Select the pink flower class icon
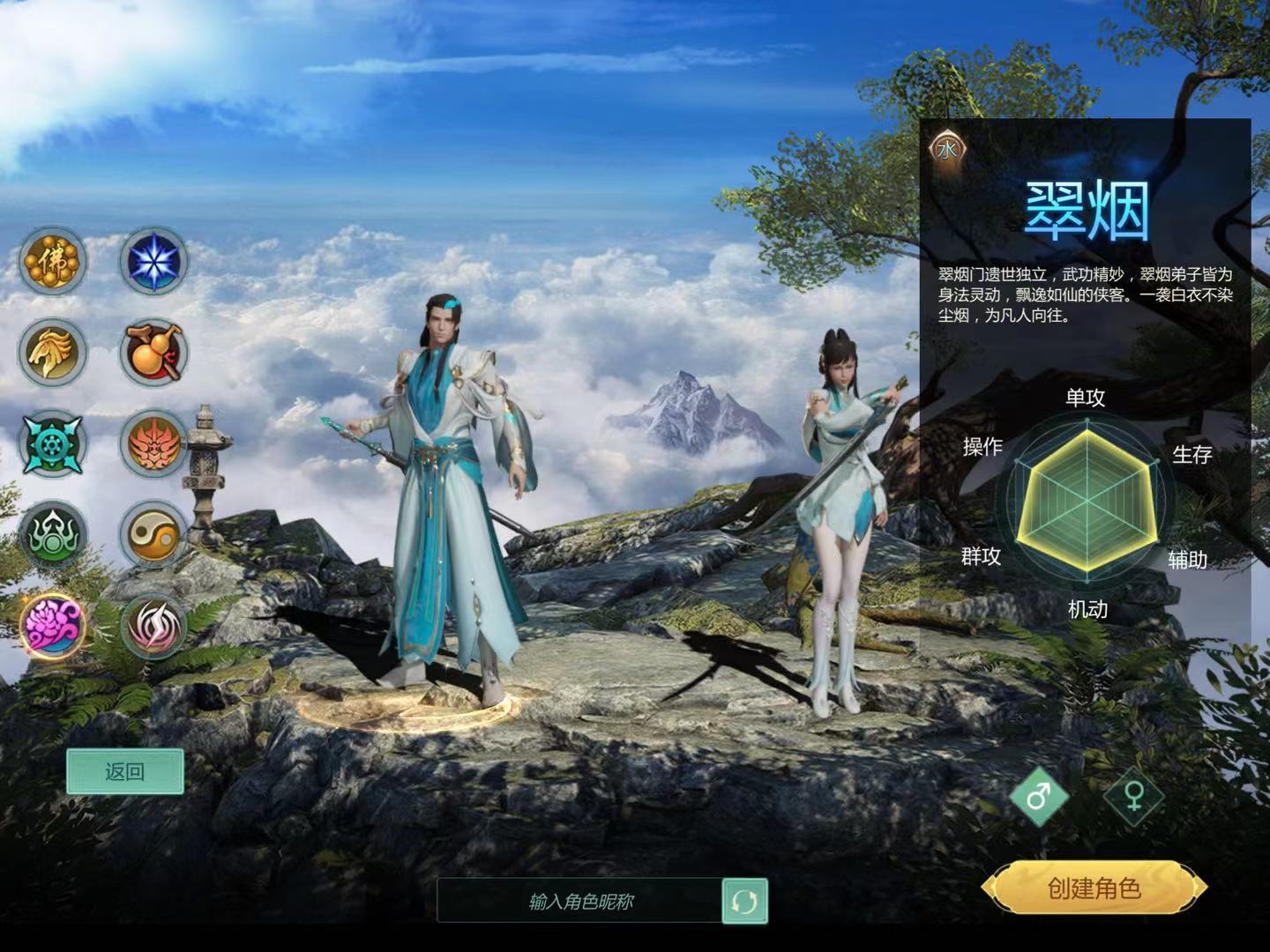1270x952 pixels. [53, 625]
